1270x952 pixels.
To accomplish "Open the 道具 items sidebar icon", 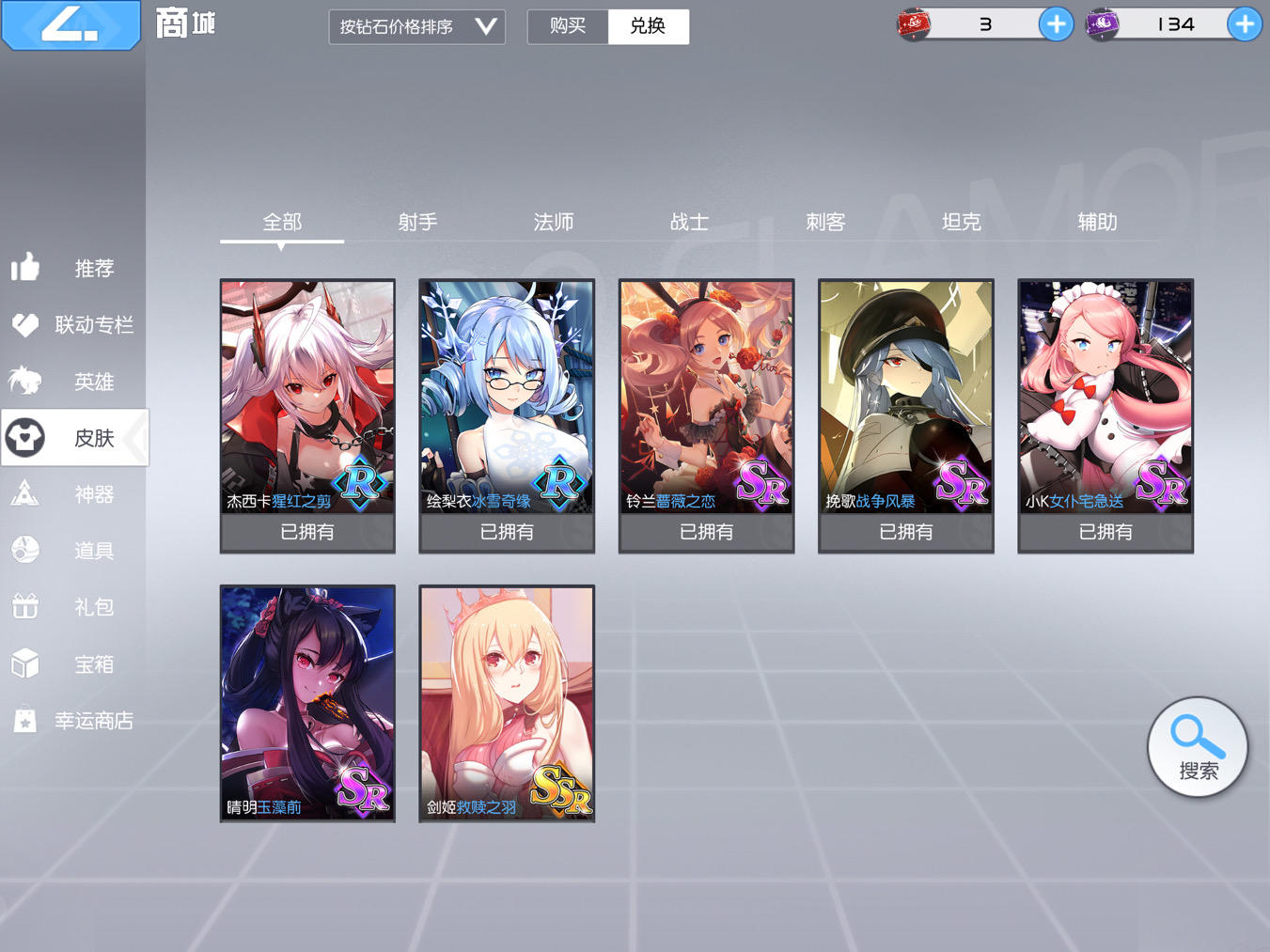I will (25, 550).
